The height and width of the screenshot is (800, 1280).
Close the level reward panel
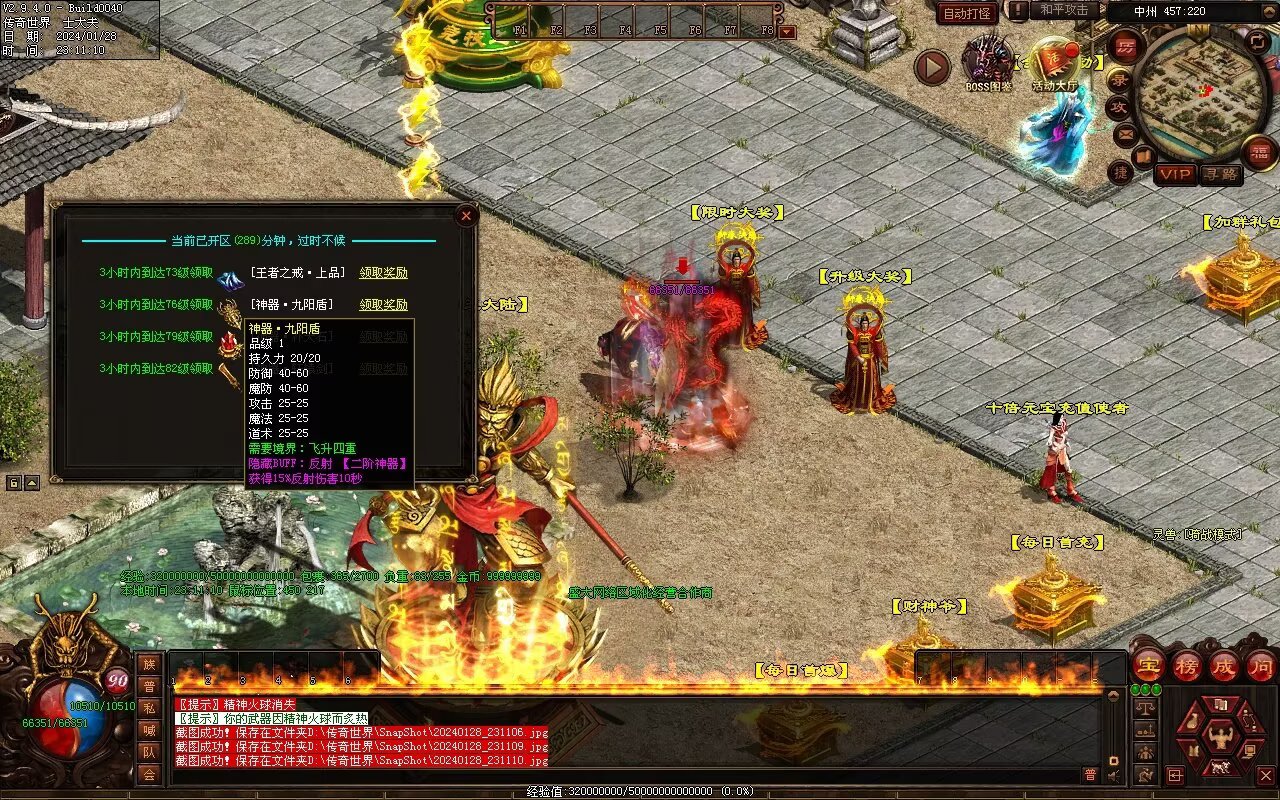tap(465, 215)
